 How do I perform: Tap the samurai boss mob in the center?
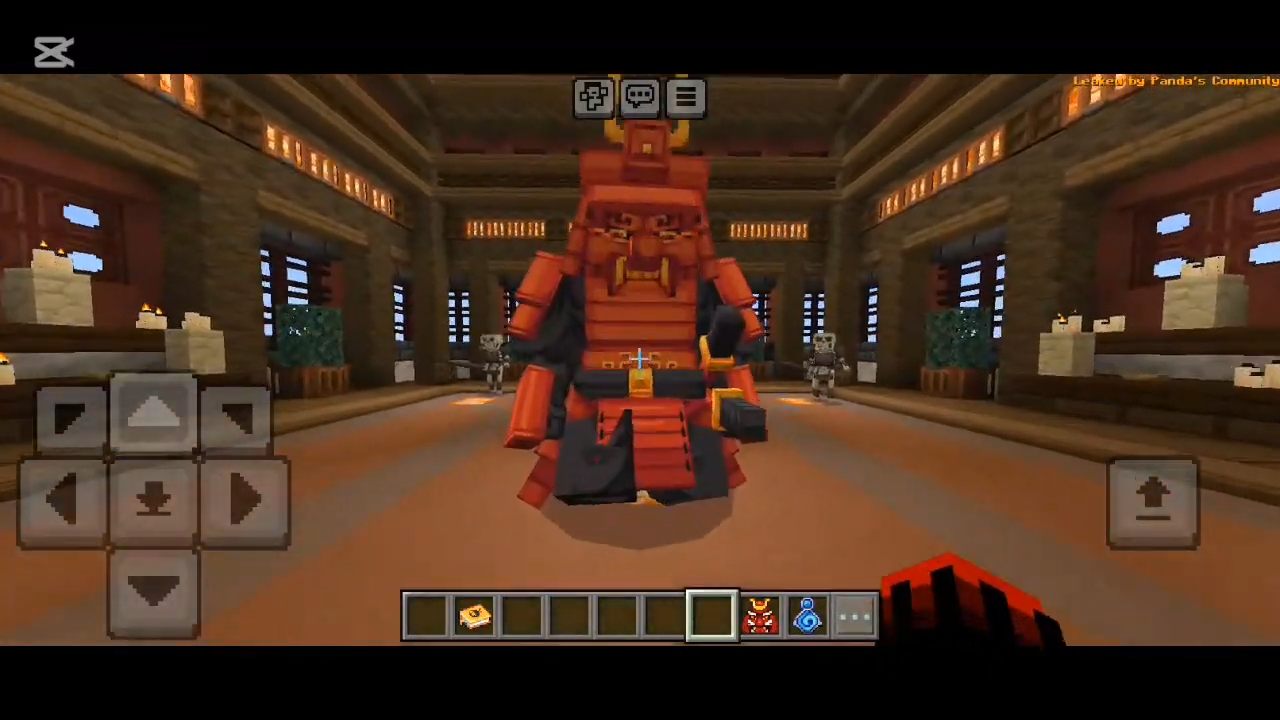(640, 320)
